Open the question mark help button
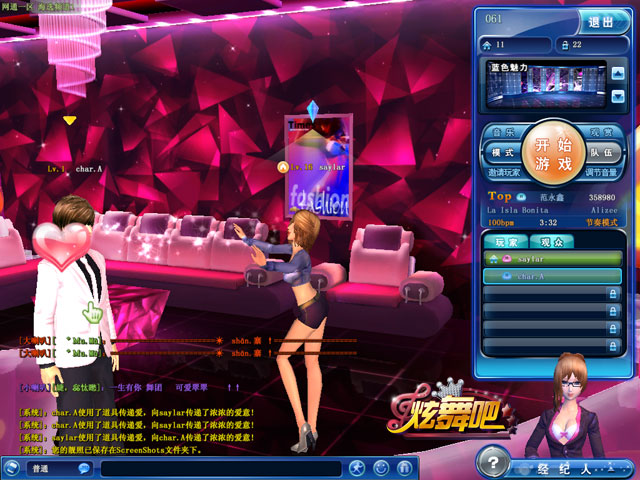 click(x=490, y=460)
